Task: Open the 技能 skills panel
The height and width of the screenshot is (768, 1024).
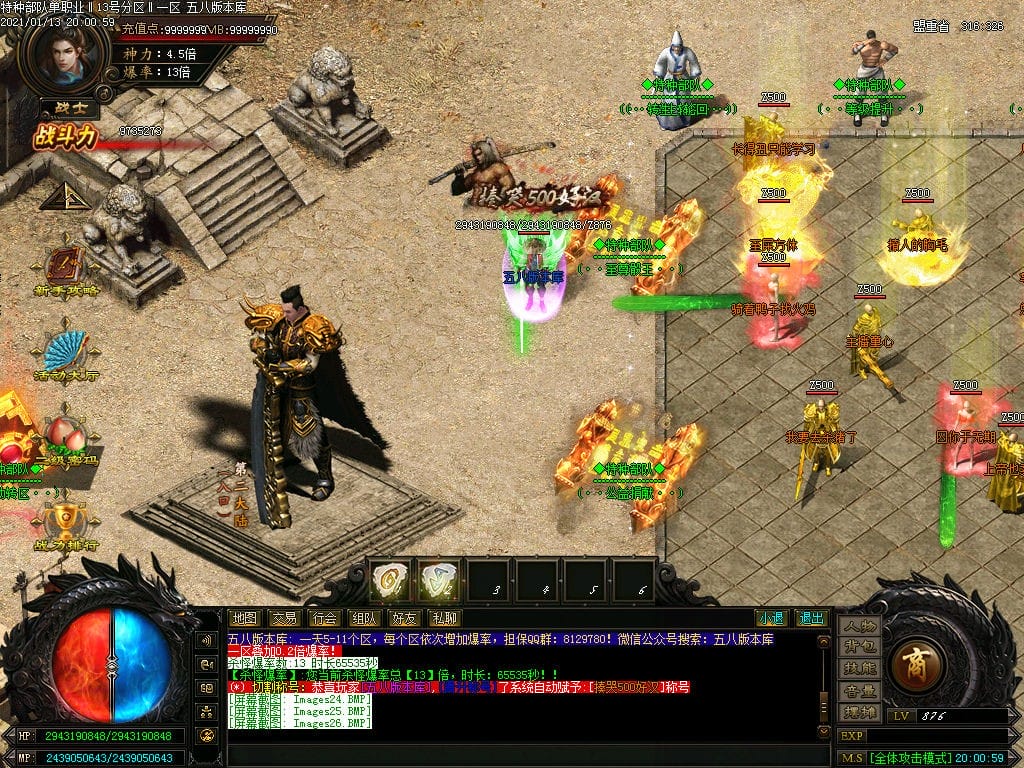Action: [x=859, y=668]
